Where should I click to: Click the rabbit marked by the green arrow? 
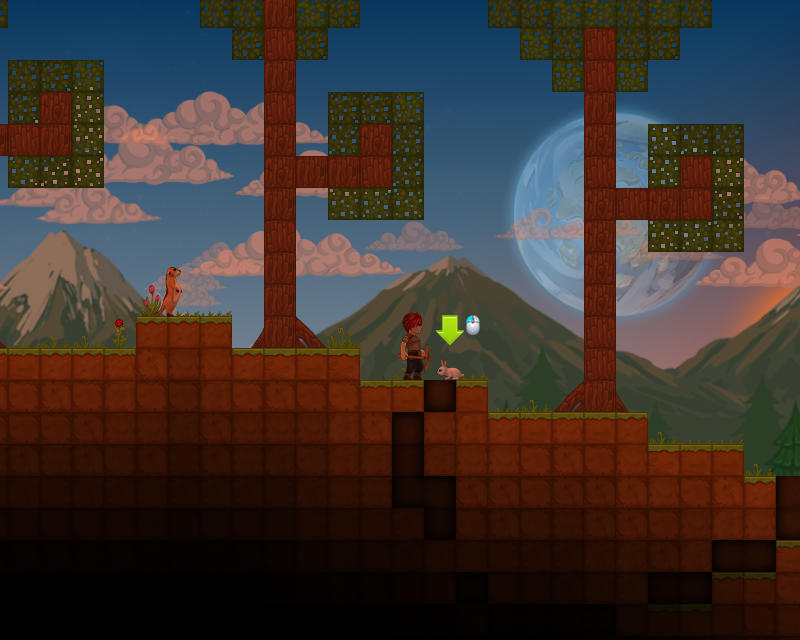[449, 372]
